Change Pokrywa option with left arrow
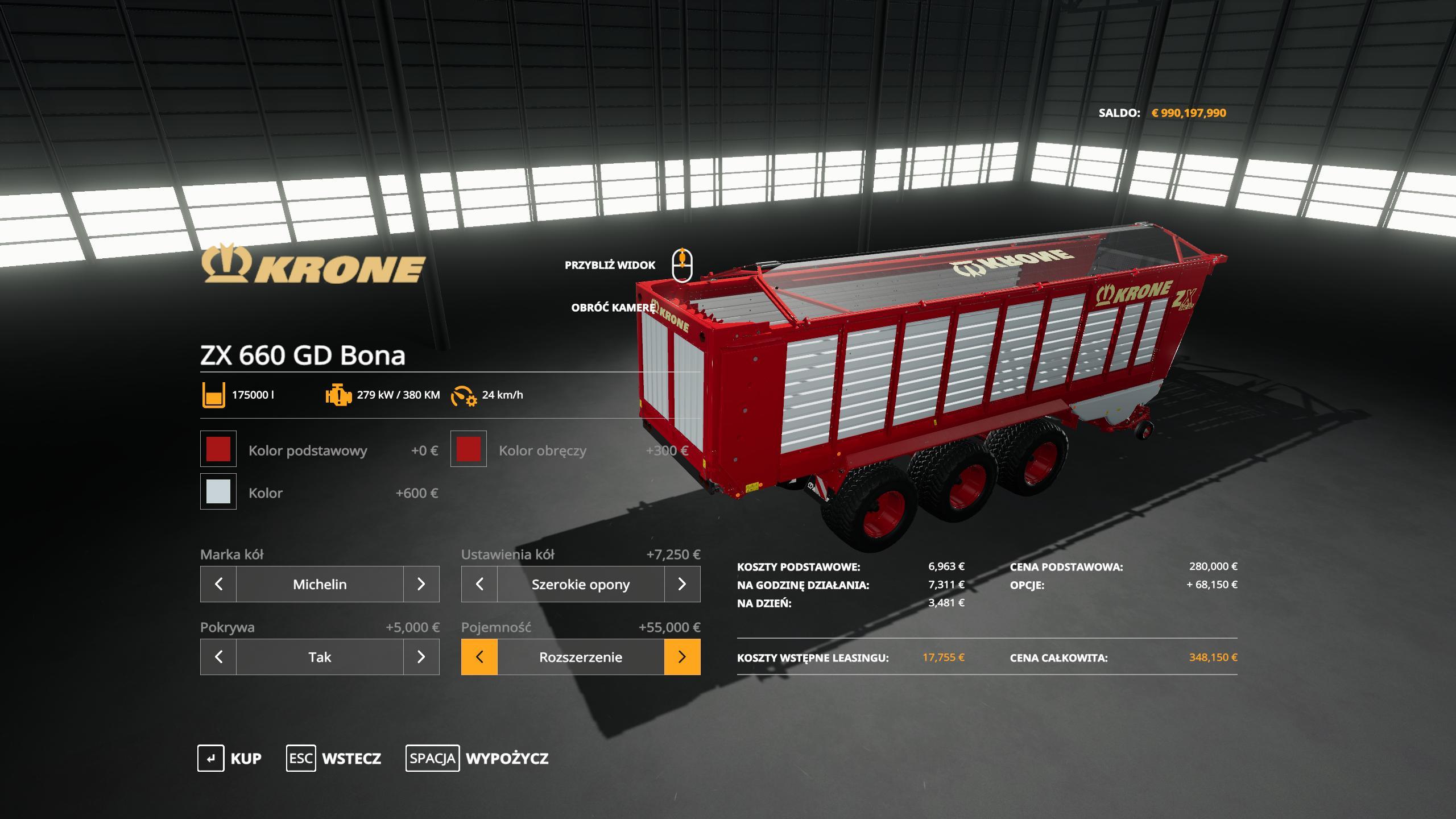 (218, 657)
